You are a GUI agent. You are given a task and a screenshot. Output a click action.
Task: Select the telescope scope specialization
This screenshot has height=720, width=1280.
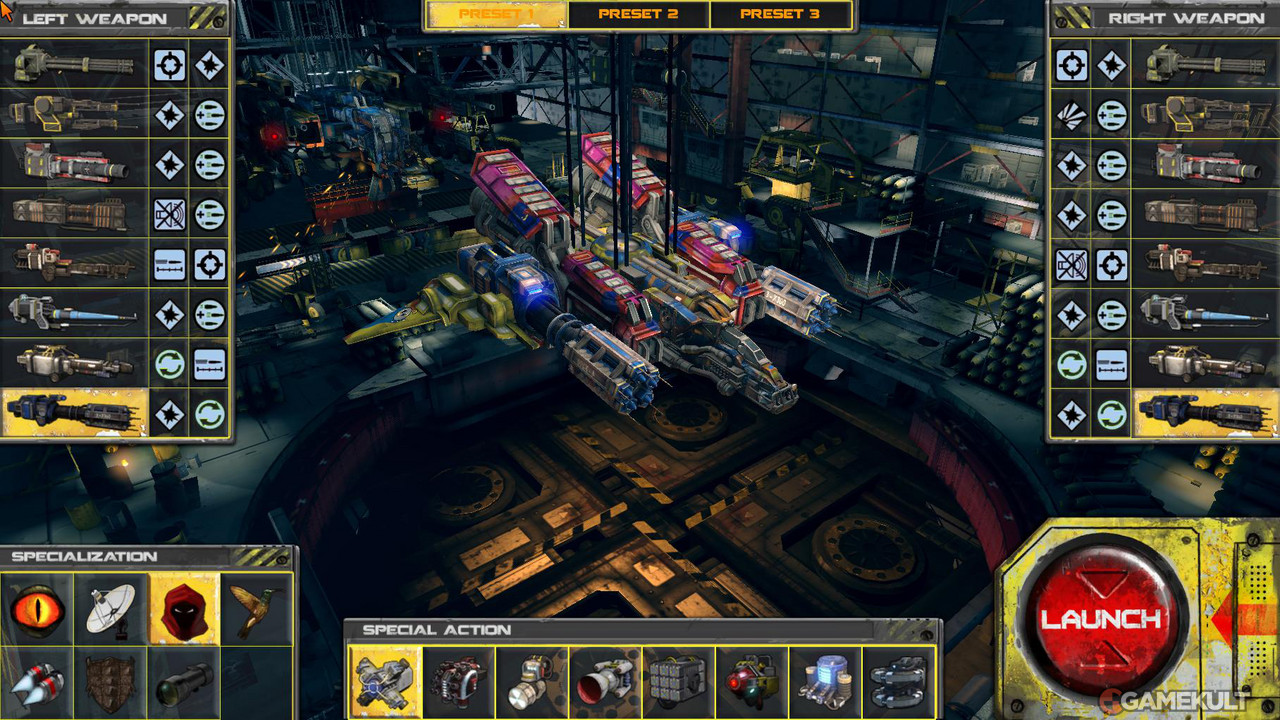184,683
